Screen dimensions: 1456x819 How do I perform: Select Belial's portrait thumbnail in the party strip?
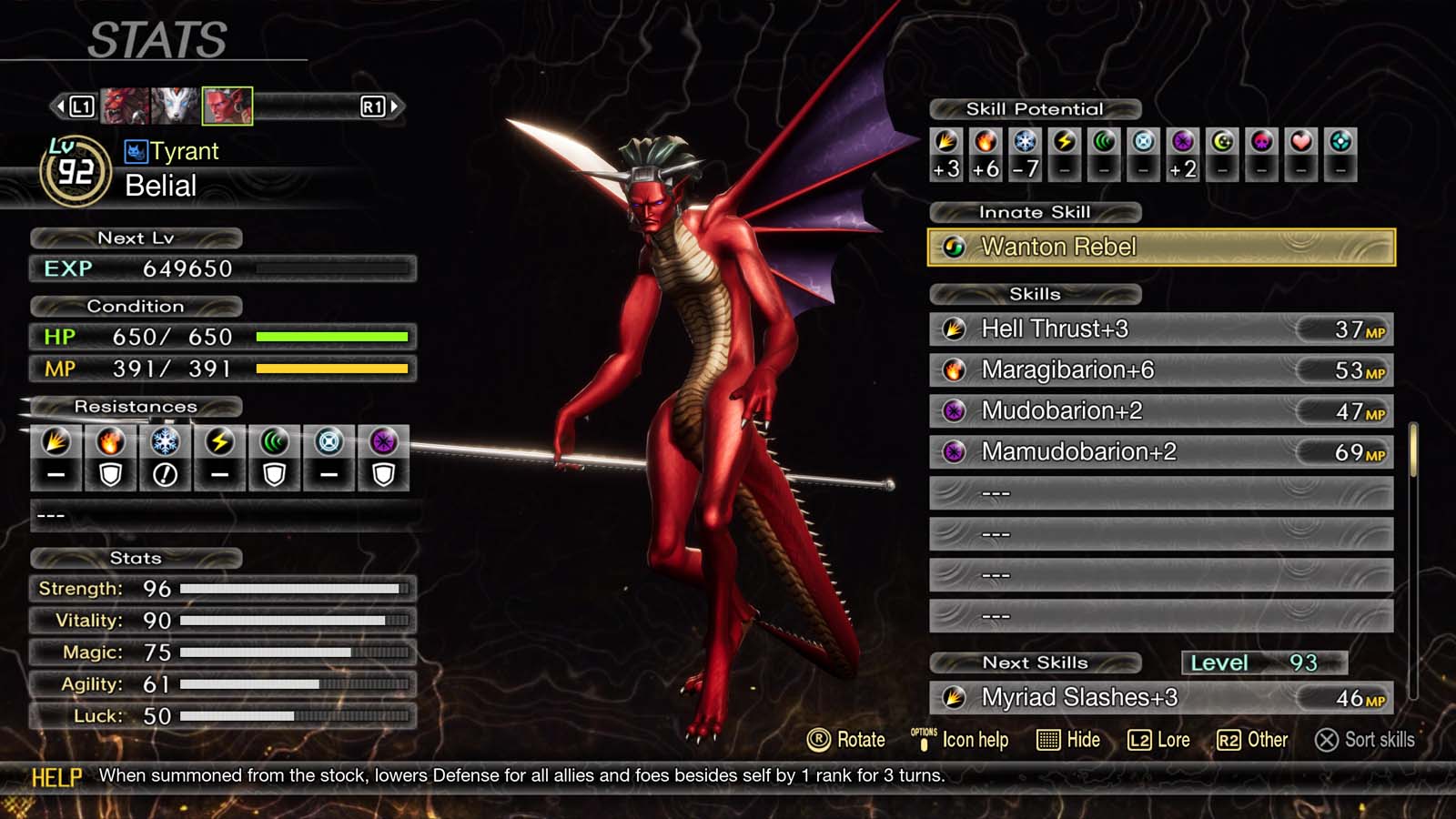coord(227,106)
